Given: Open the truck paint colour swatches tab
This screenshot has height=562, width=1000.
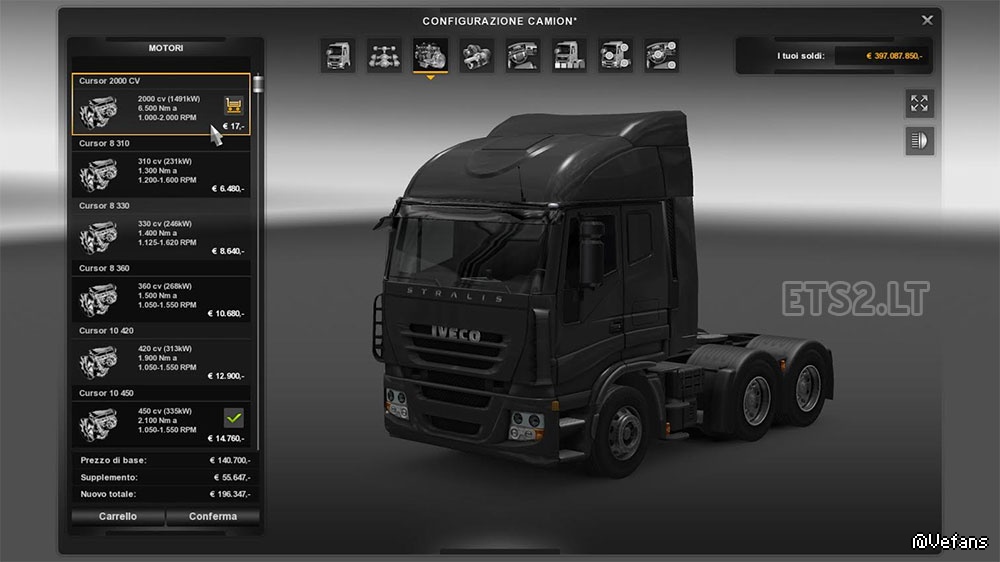Looking at the screenshot, I should 569,55.
